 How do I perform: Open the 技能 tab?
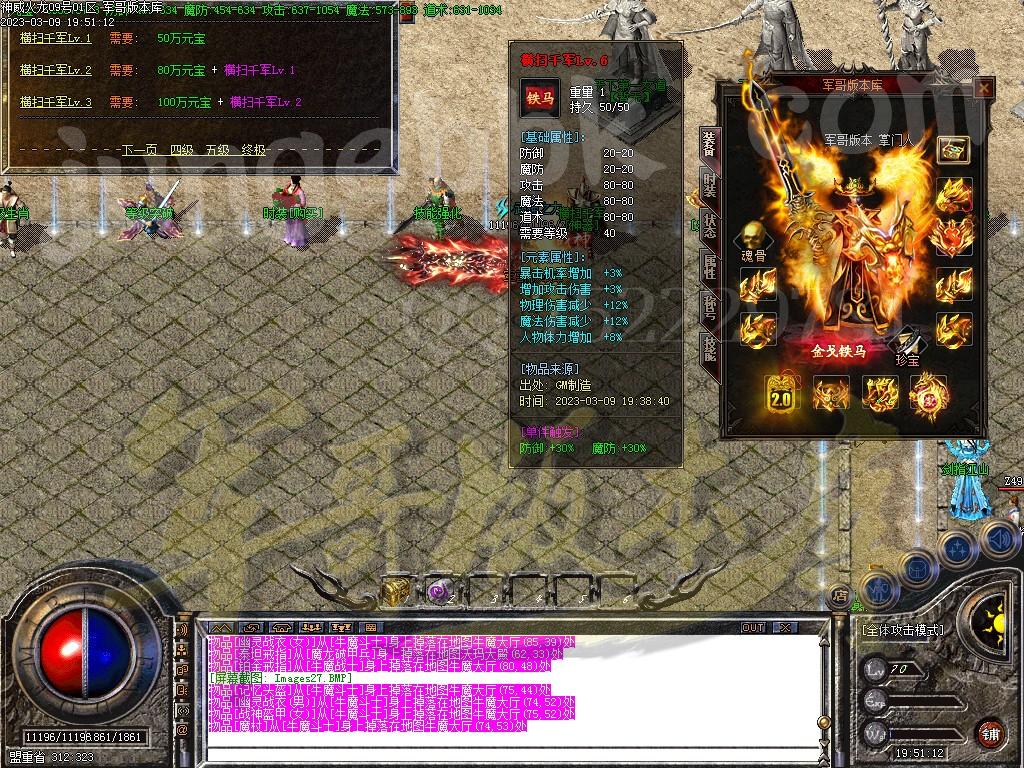click(x=709, y=347)
